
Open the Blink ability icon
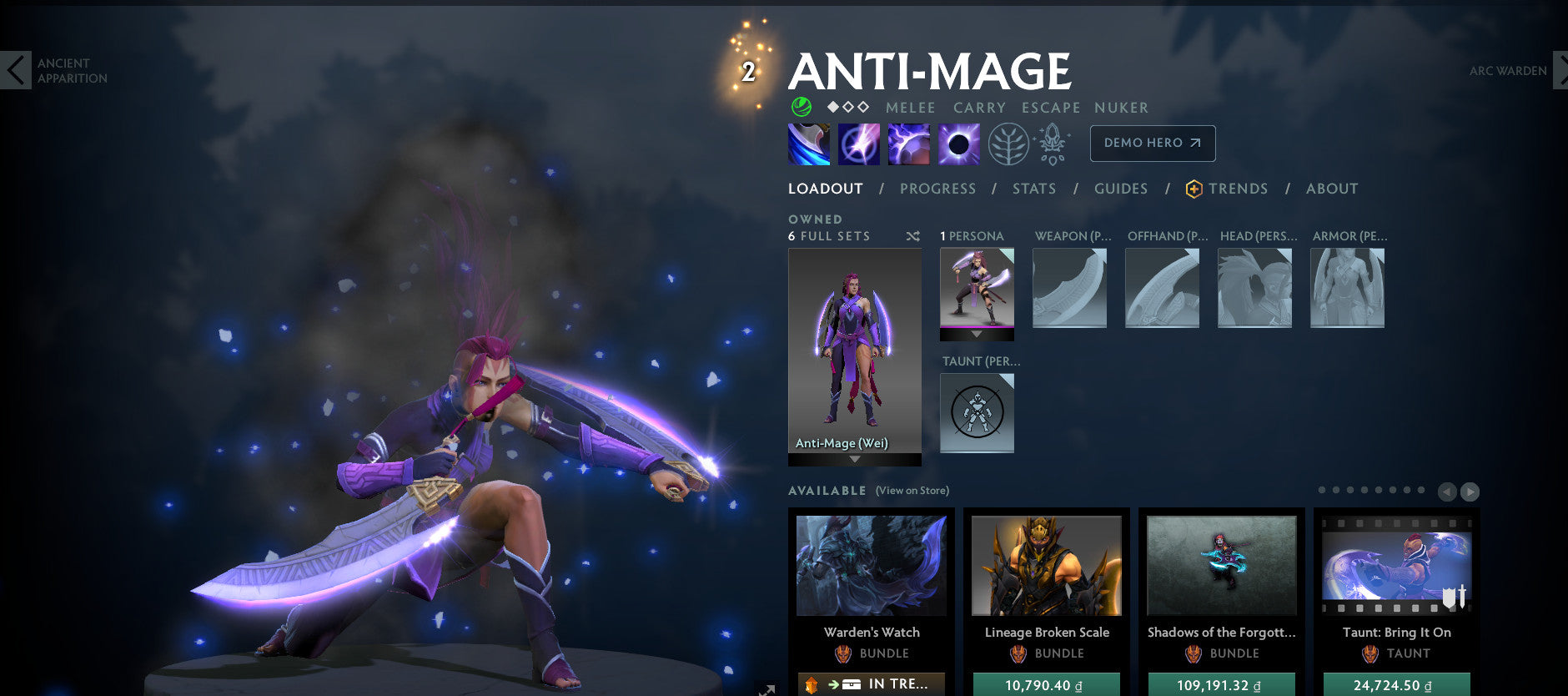click(x=857, y=143)
